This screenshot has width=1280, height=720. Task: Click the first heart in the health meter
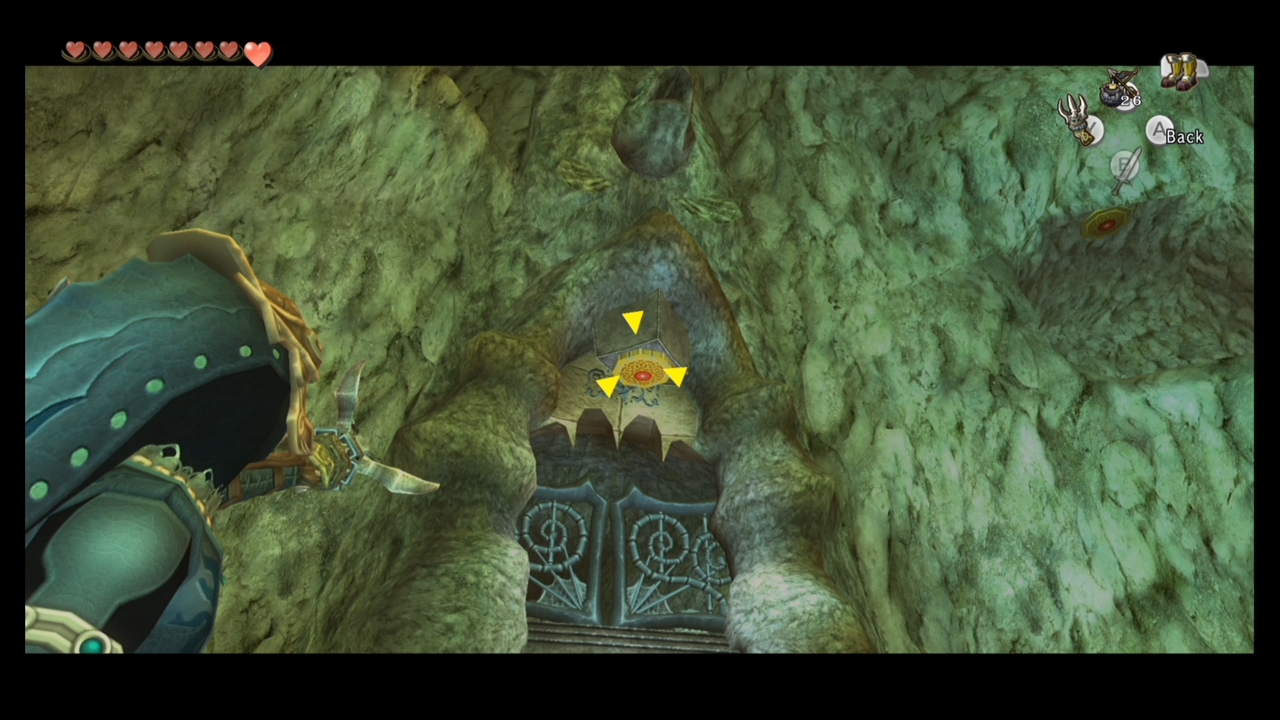point(76,50)
